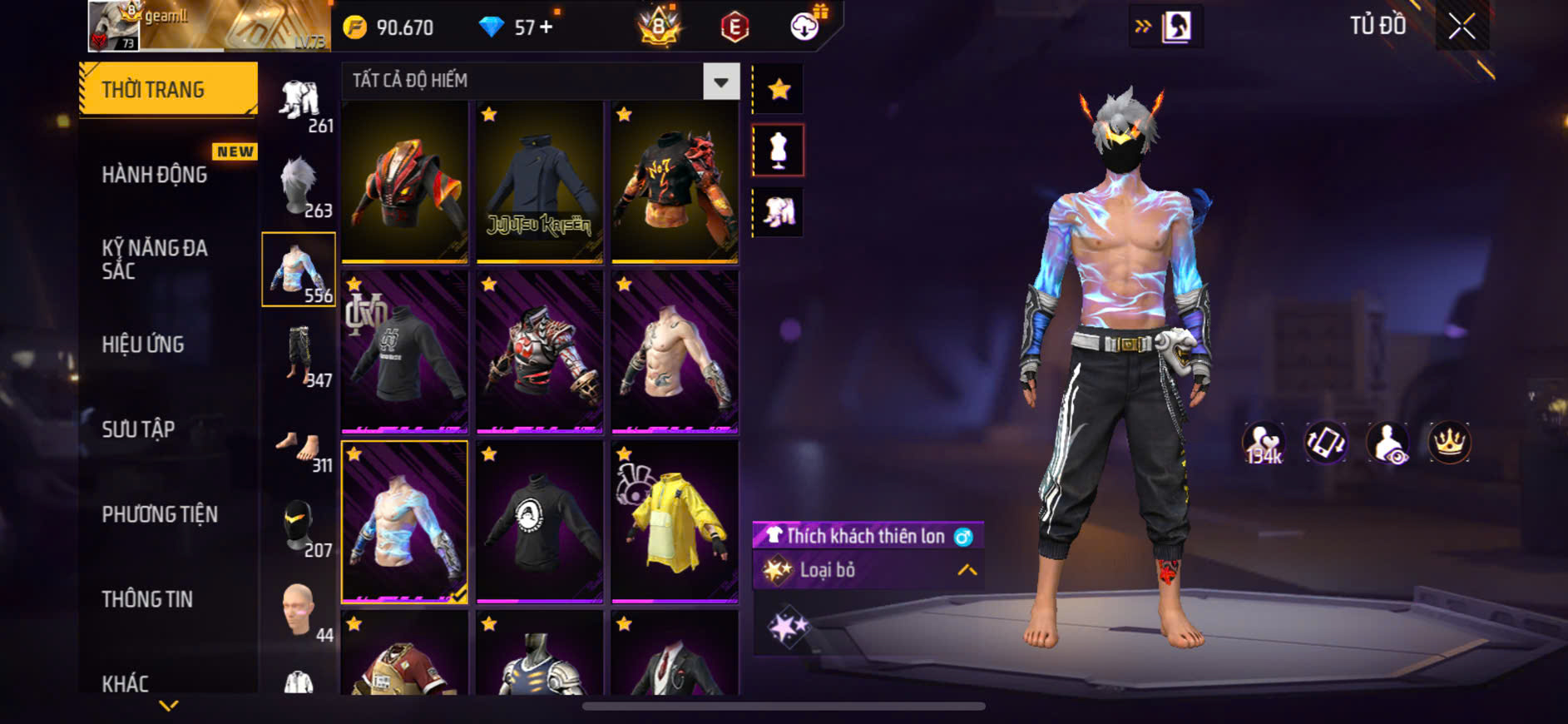Toggle the favorites star filter

pos(779,89)
